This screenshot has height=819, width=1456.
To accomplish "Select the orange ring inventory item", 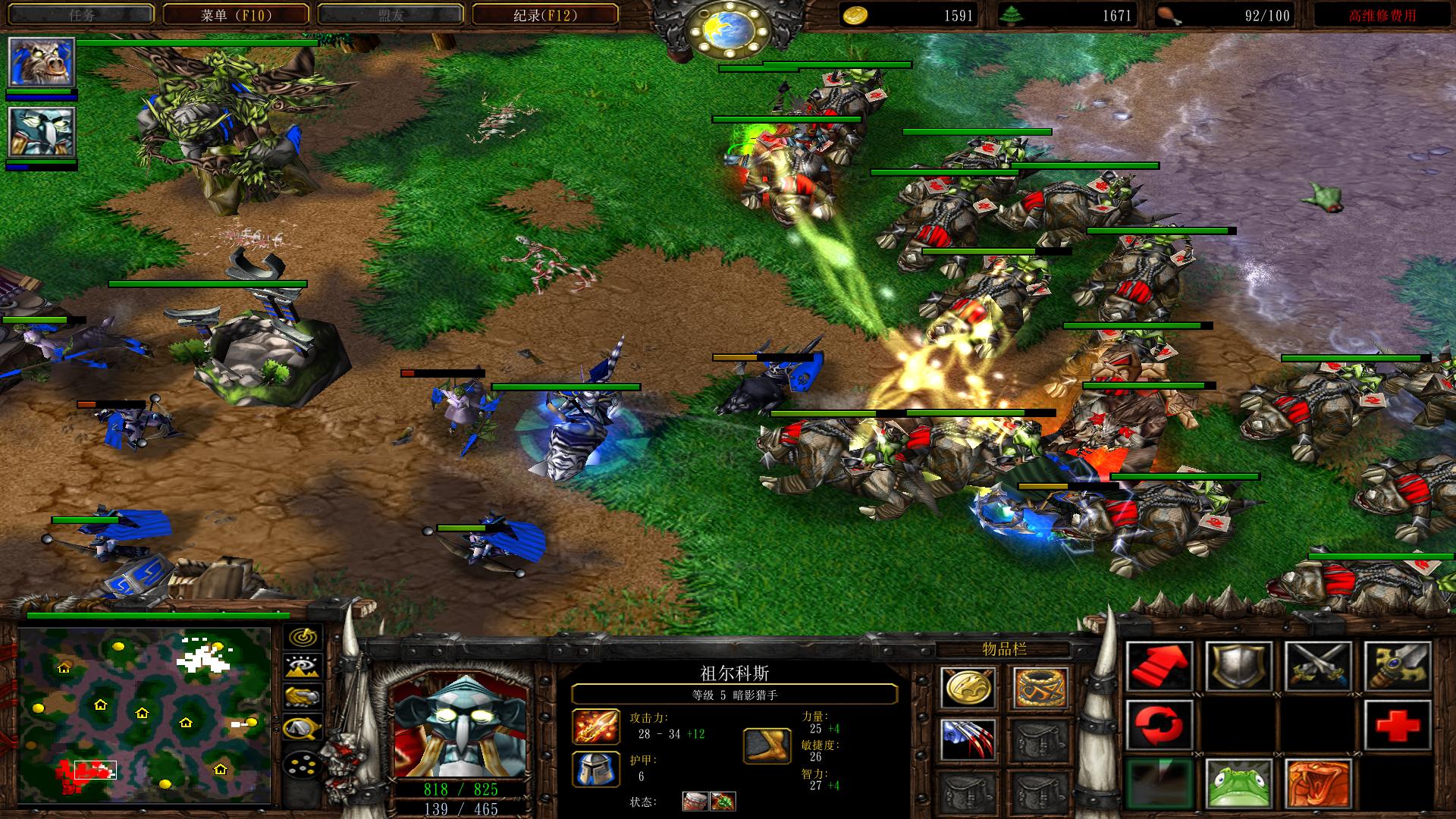I will coord(1040,688).
